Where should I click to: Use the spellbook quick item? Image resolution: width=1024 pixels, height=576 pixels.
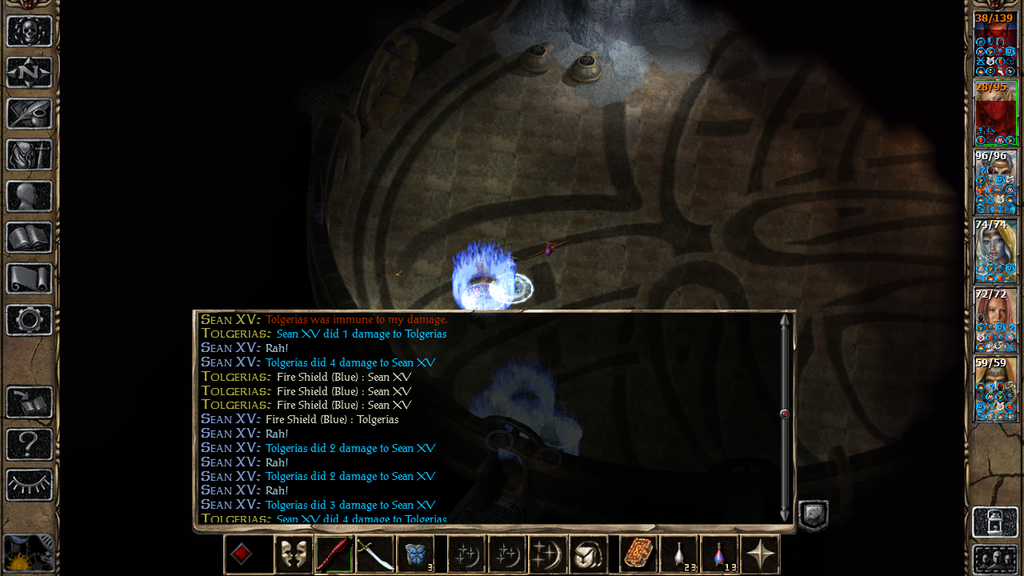(637, 554)
